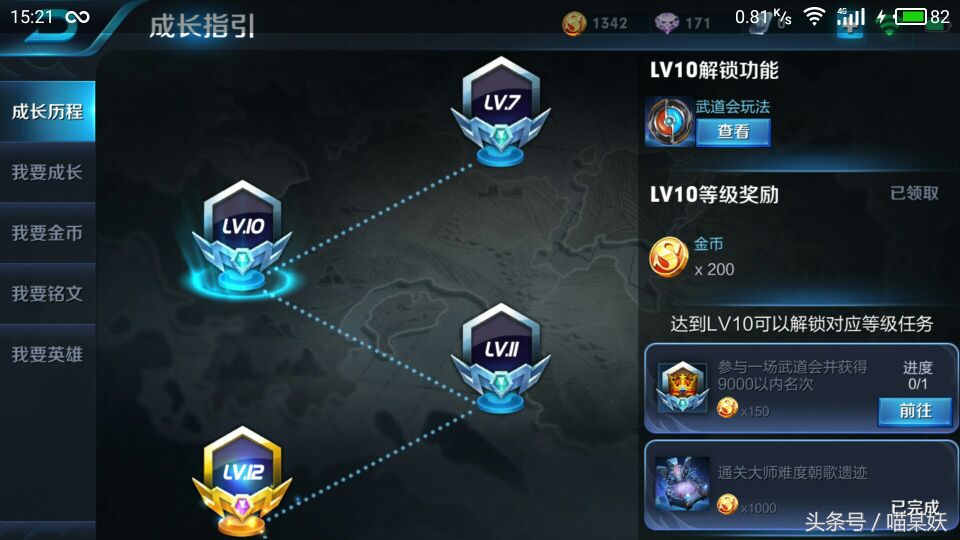Open the 我要成长 tab

tap(47, 172)
